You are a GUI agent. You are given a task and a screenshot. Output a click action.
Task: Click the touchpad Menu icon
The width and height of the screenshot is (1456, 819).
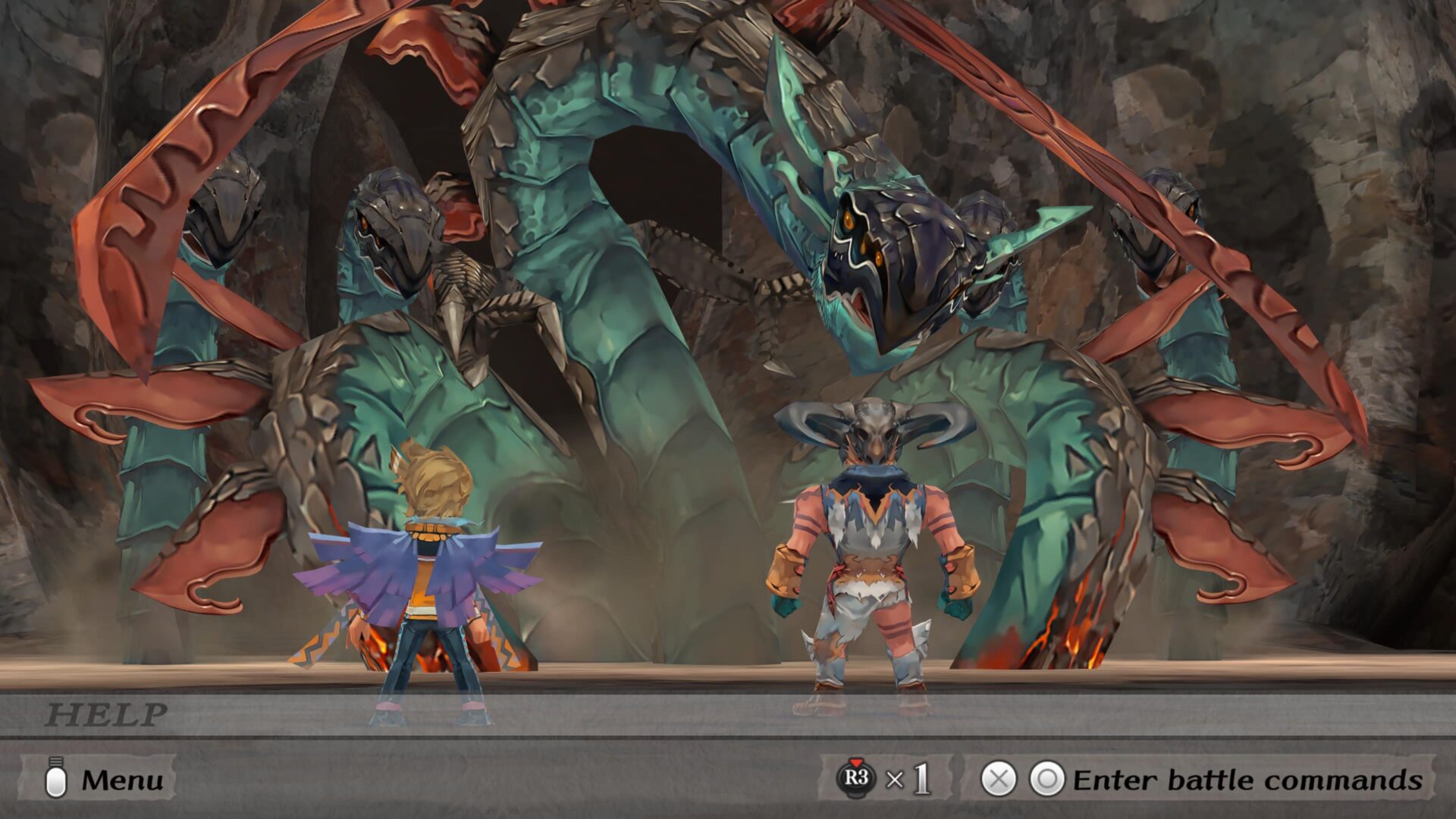click(55, 778)
